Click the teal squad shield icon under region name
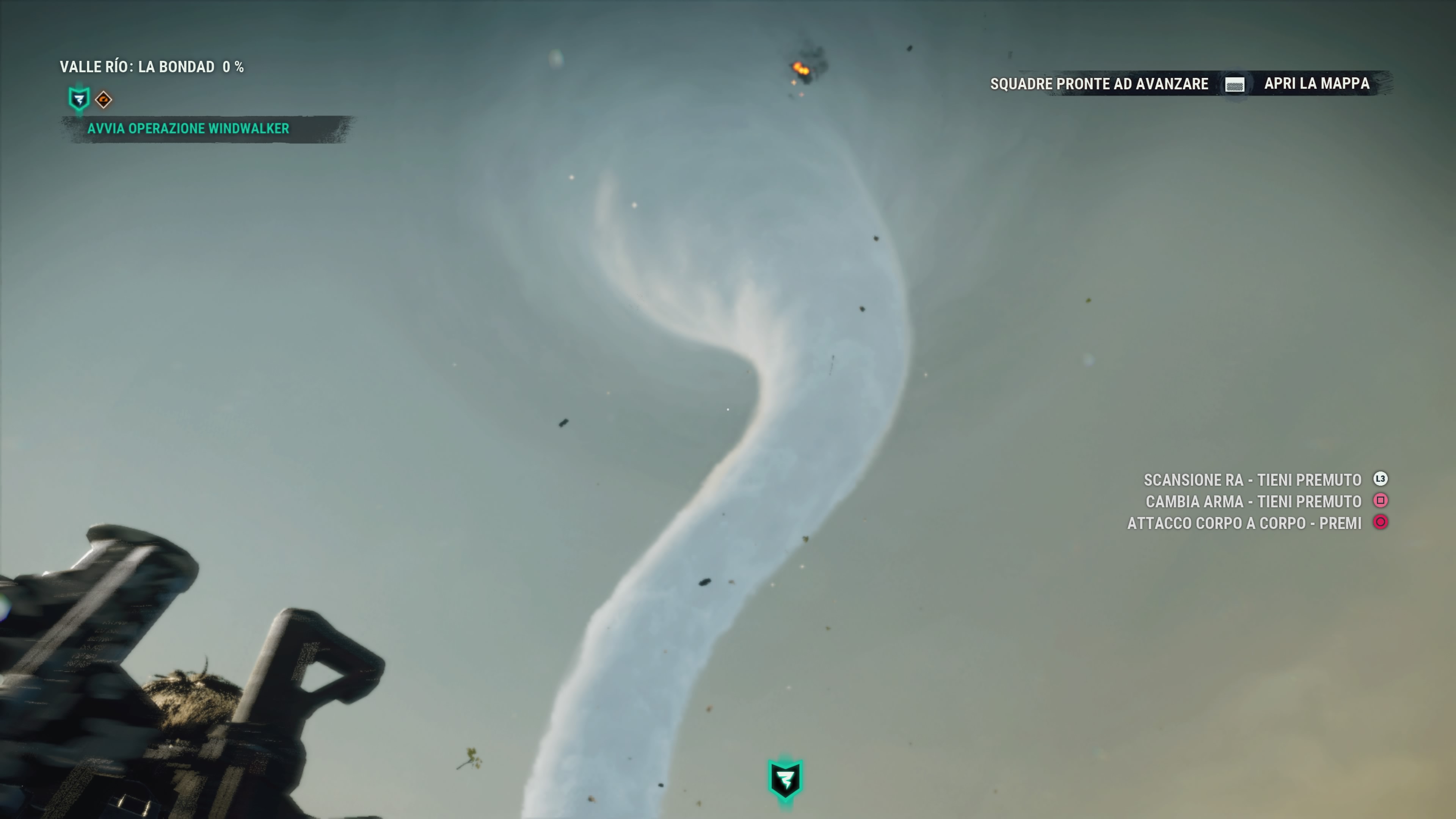Viewport: 1456px width, 819px height. (x=78, y=99)
